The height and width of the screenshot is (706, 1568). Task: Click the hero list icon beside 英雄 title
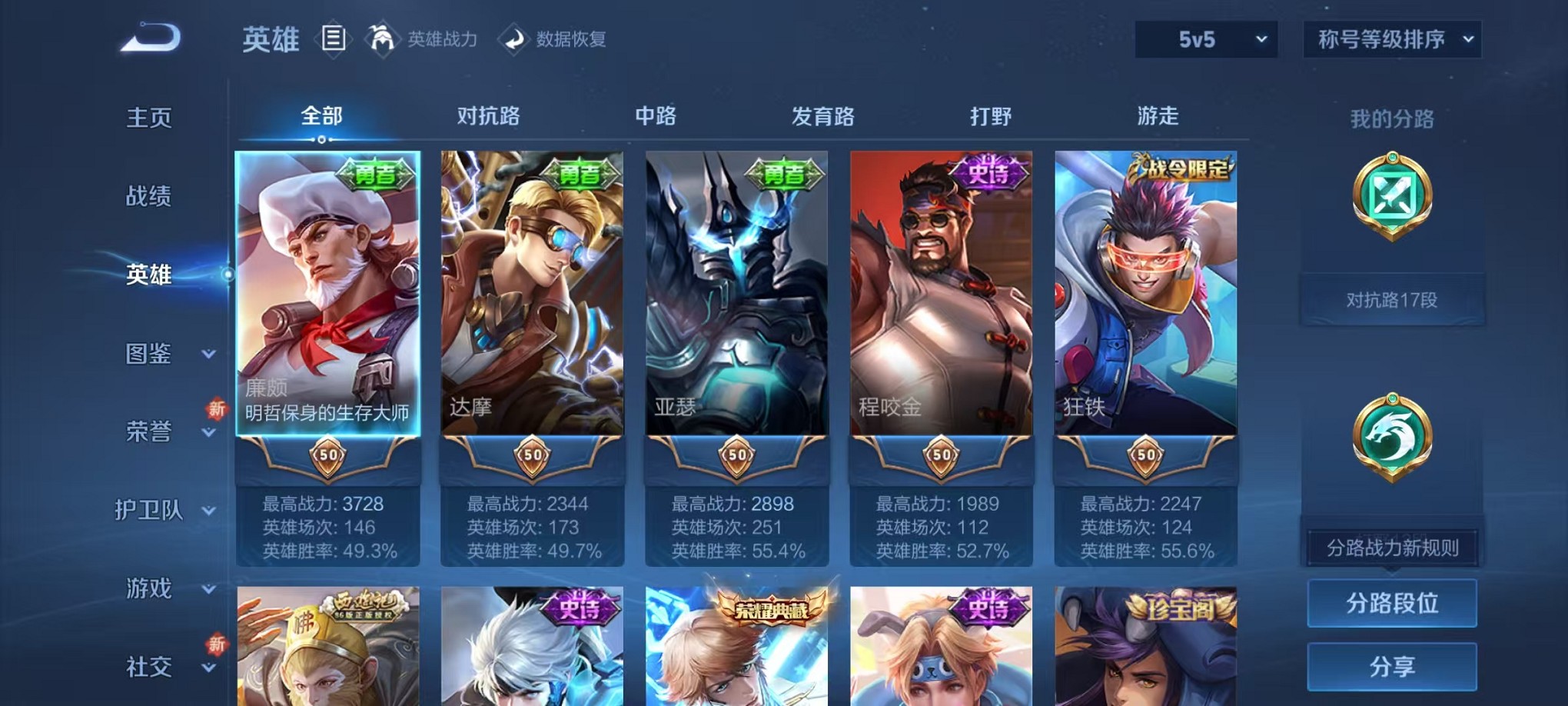click(x=333, y=38)
